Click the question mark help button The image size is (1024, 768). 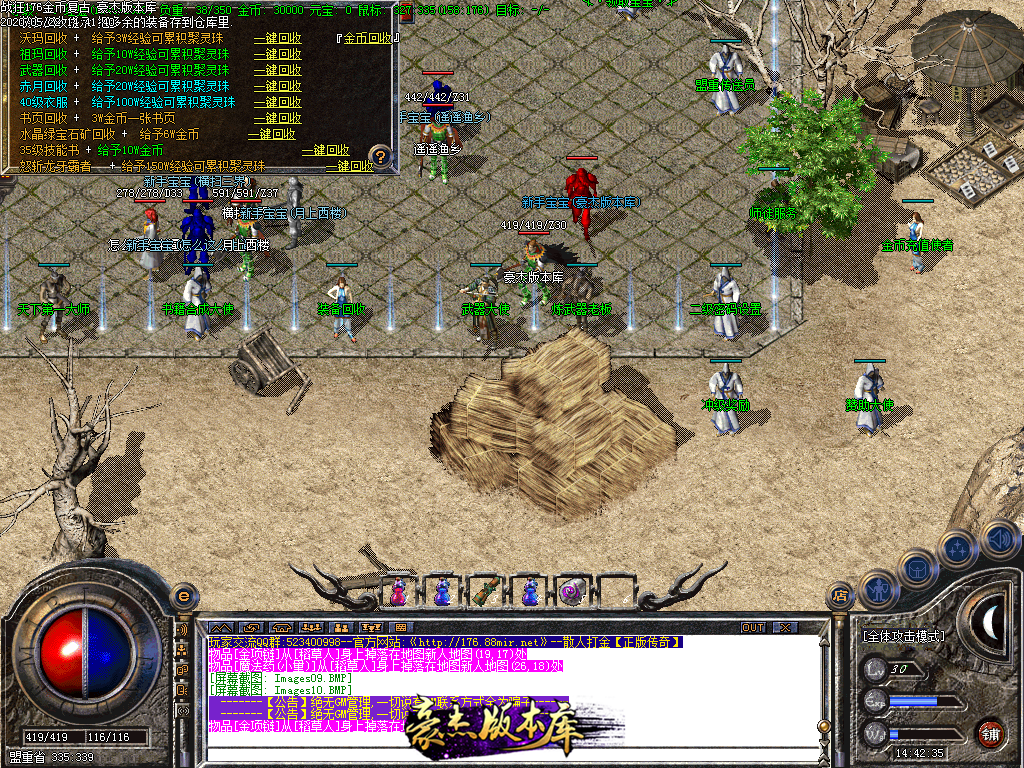pos(379,156)
